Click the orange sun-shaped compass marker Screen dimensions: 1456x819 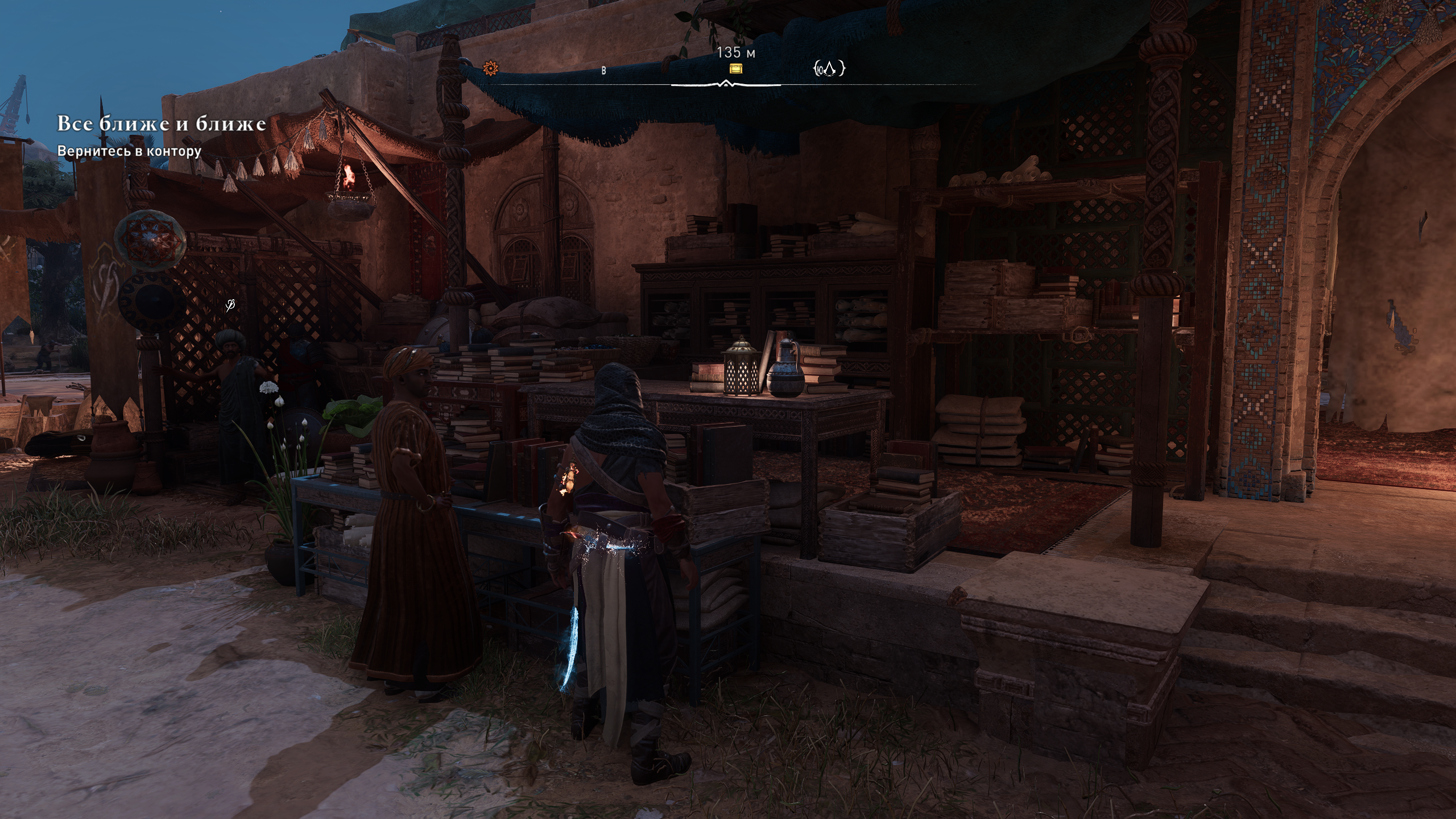coord(489,69)
